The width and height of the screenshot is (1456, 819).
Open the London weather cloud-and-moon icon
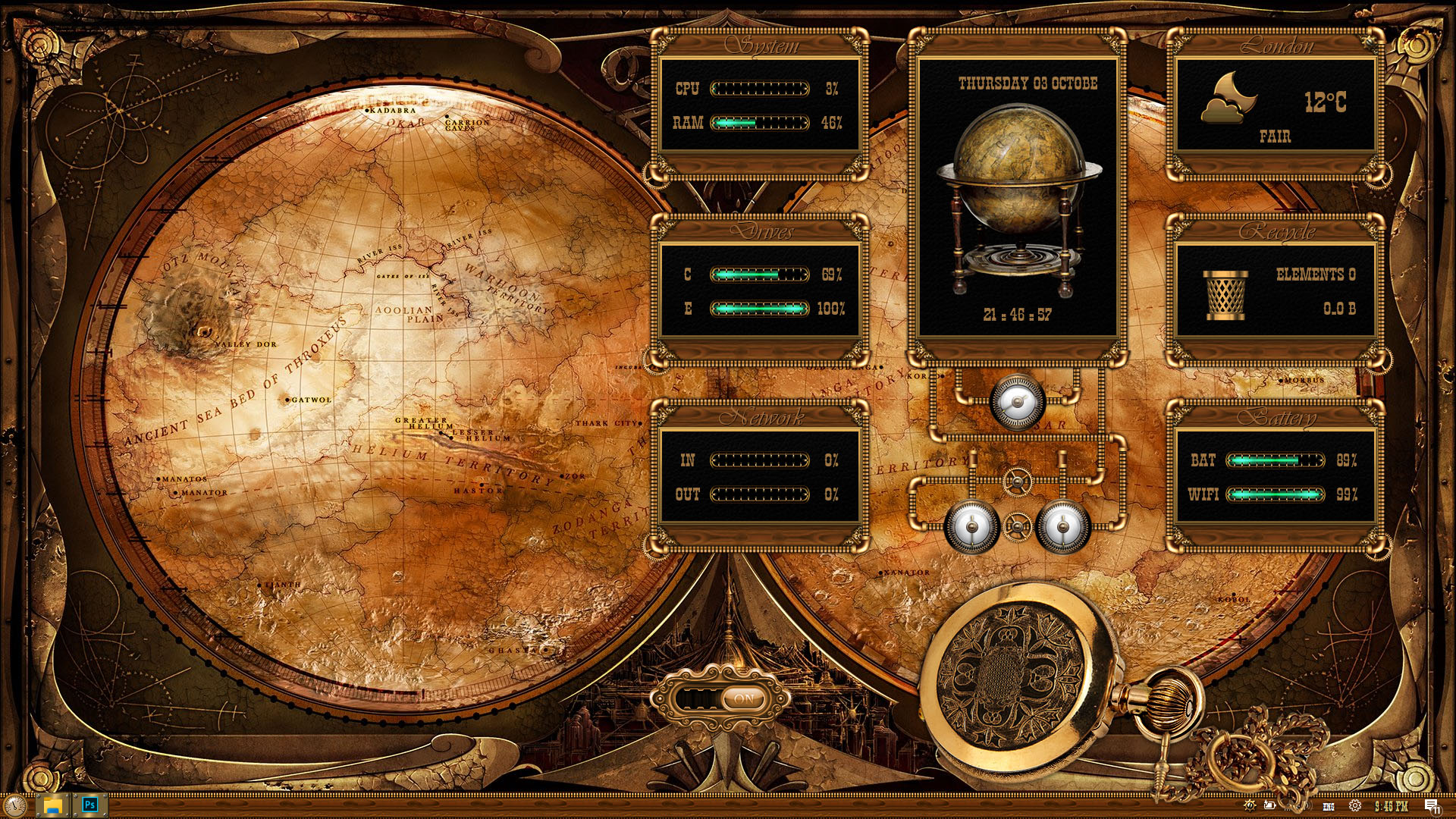coord(1228,99)
